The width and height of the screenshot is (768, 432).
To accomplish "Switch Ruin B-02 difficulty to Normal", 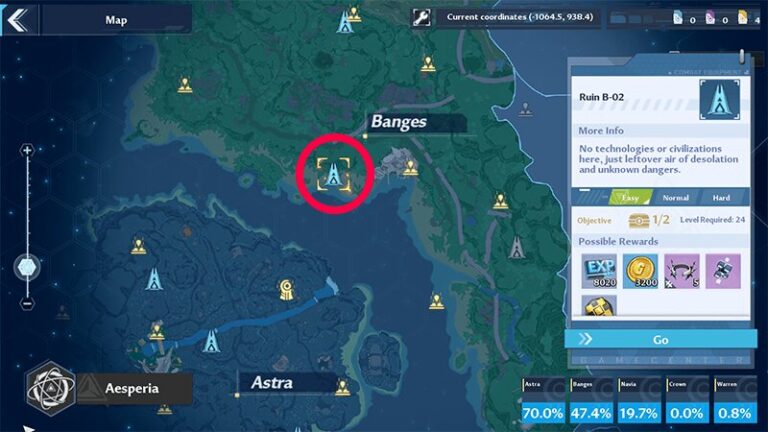I will [675, 198].
